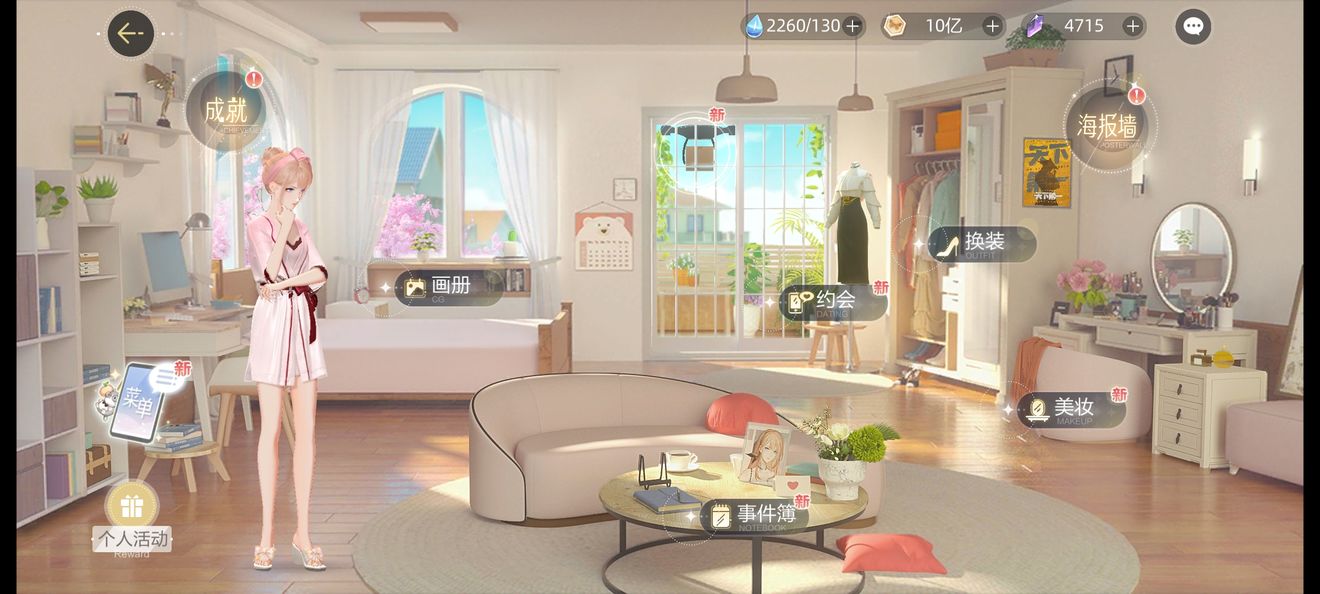Image resolution: width=1320 pixels, height=594 pixels.
Task: Add stamina with the water drop plus
Action: tap(852, 26)
